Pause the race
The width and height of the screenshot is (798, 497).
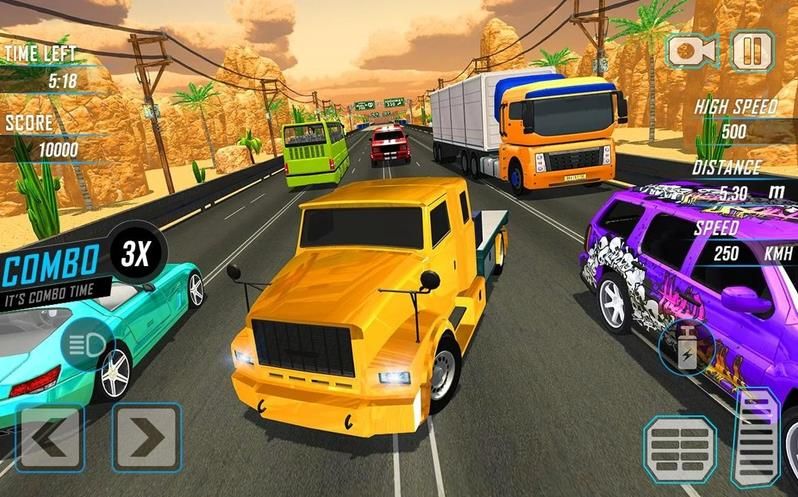pos(751,49)
